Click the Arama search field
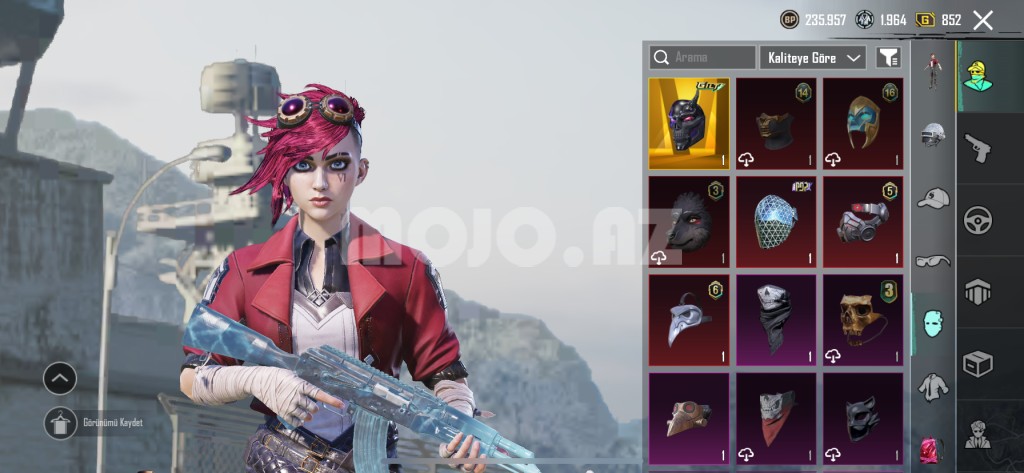 point(702,58)
